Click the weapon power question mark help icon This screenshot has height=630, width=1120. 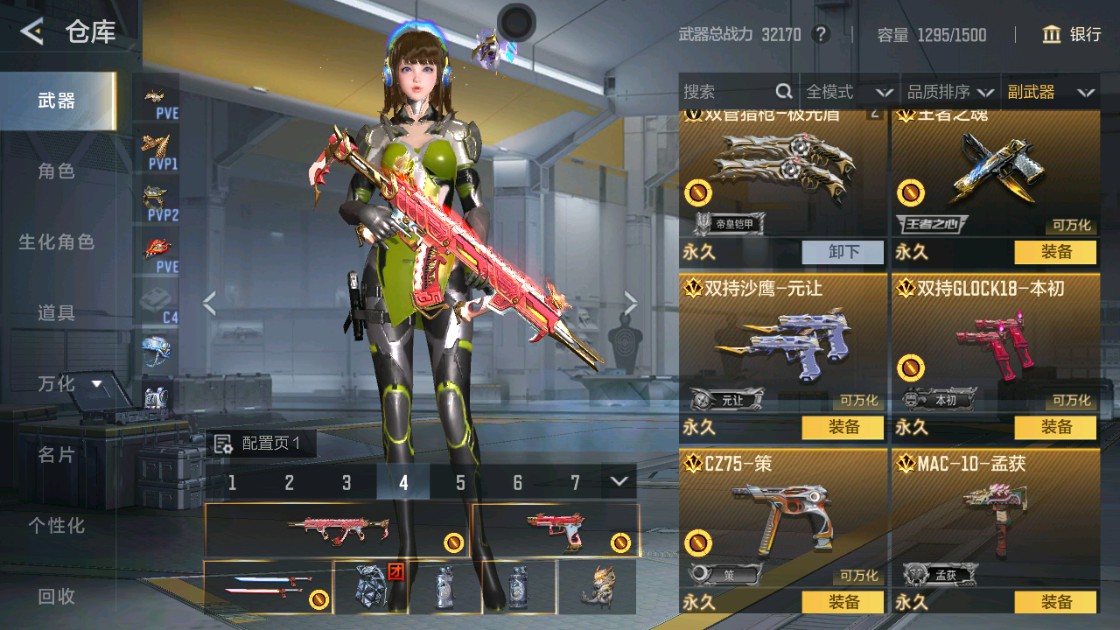click(821, 34)
